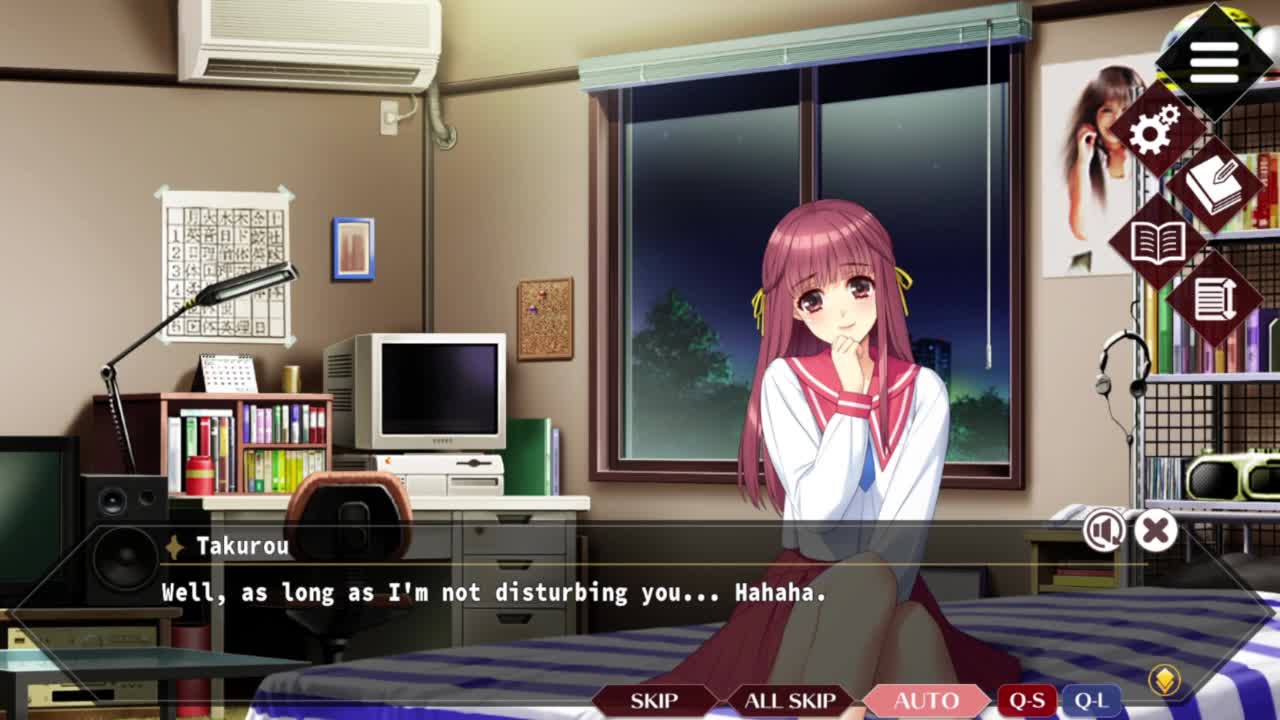Screen dimensions: 1280x720
Task: Show the text backlog scroll icon
Action: pos(1214,298)
